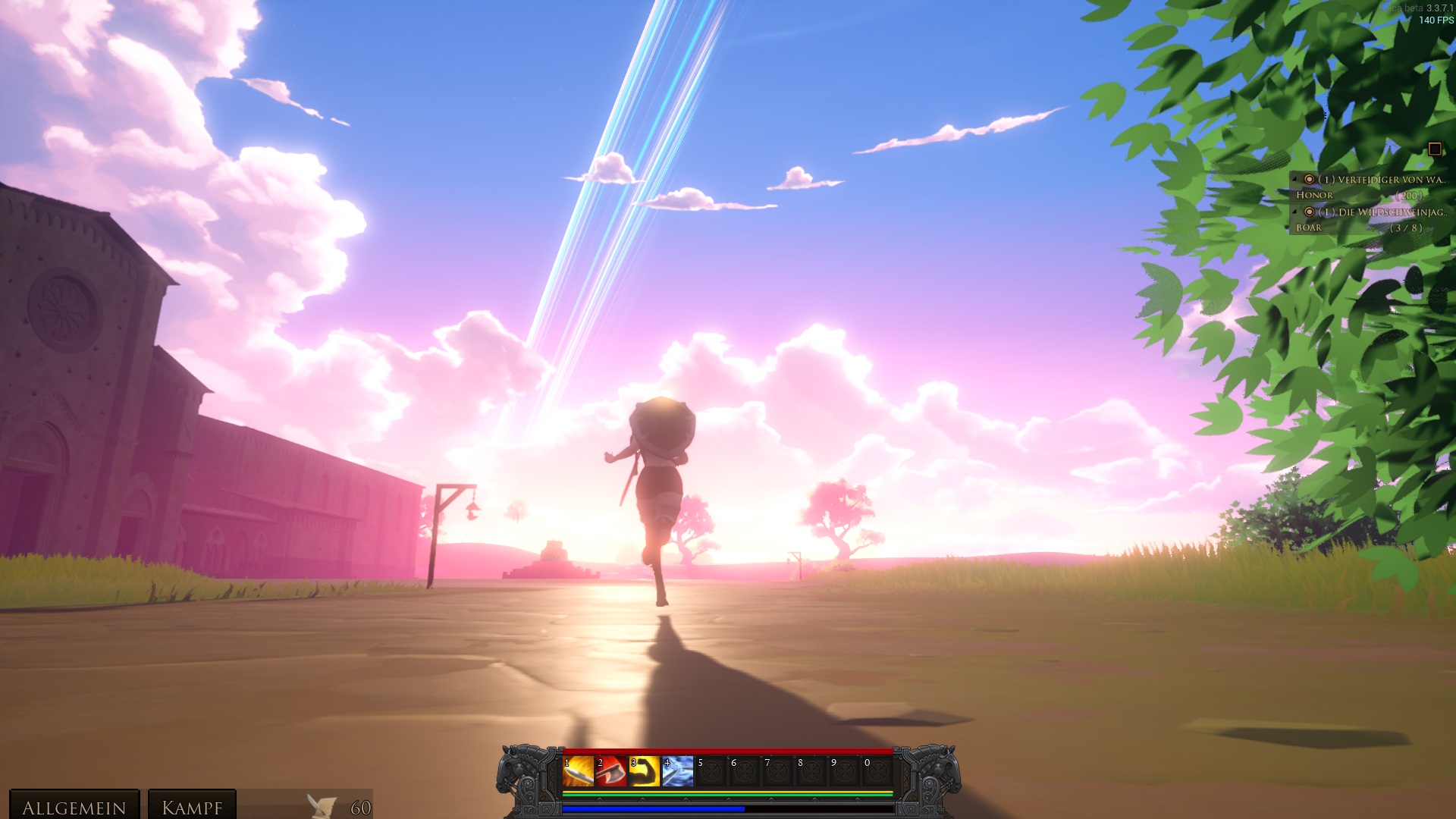Switch to the Allgemein chat tab
Image resolution: width=1456 pixels, height=819 pixels.
point(74,807)
